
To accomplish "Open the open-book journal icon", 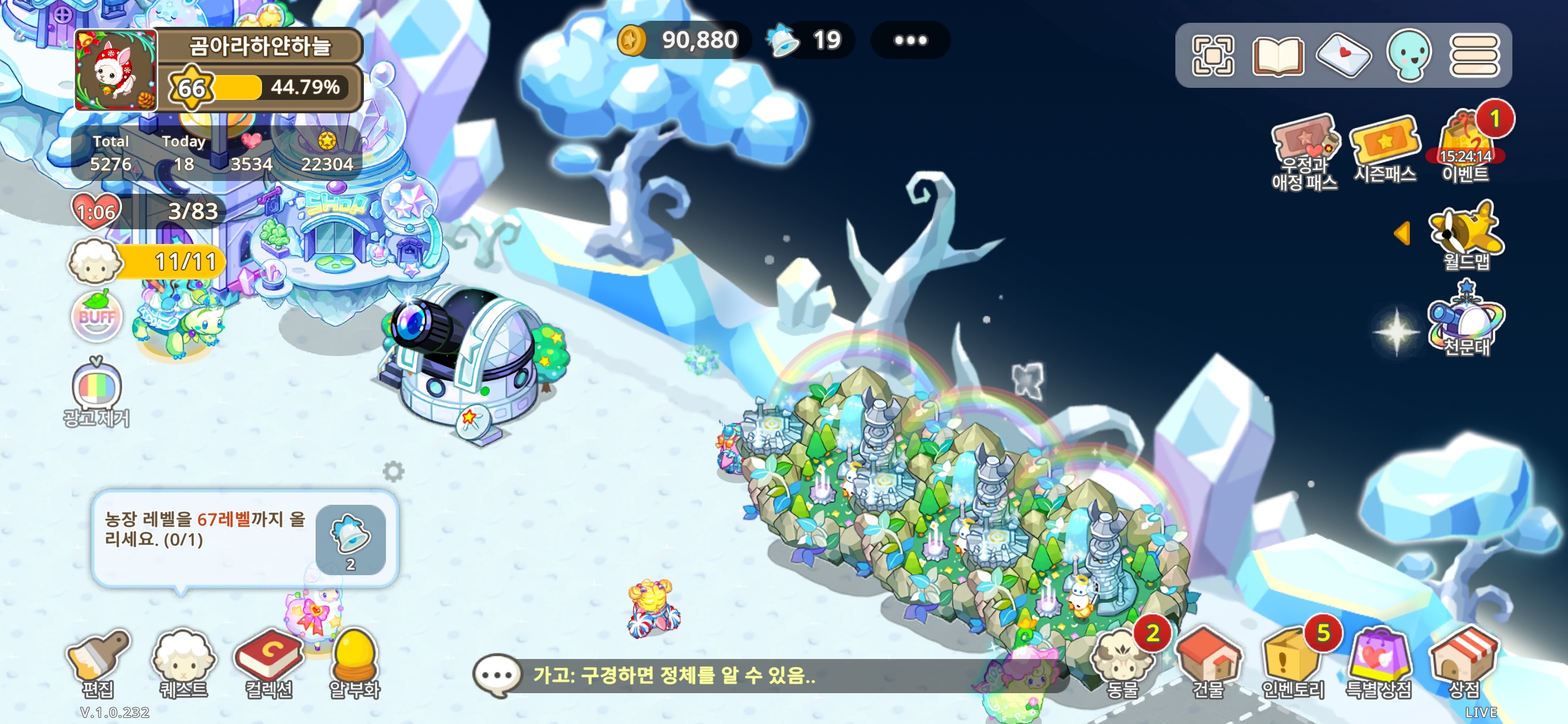I will [x=1278, y=55].
